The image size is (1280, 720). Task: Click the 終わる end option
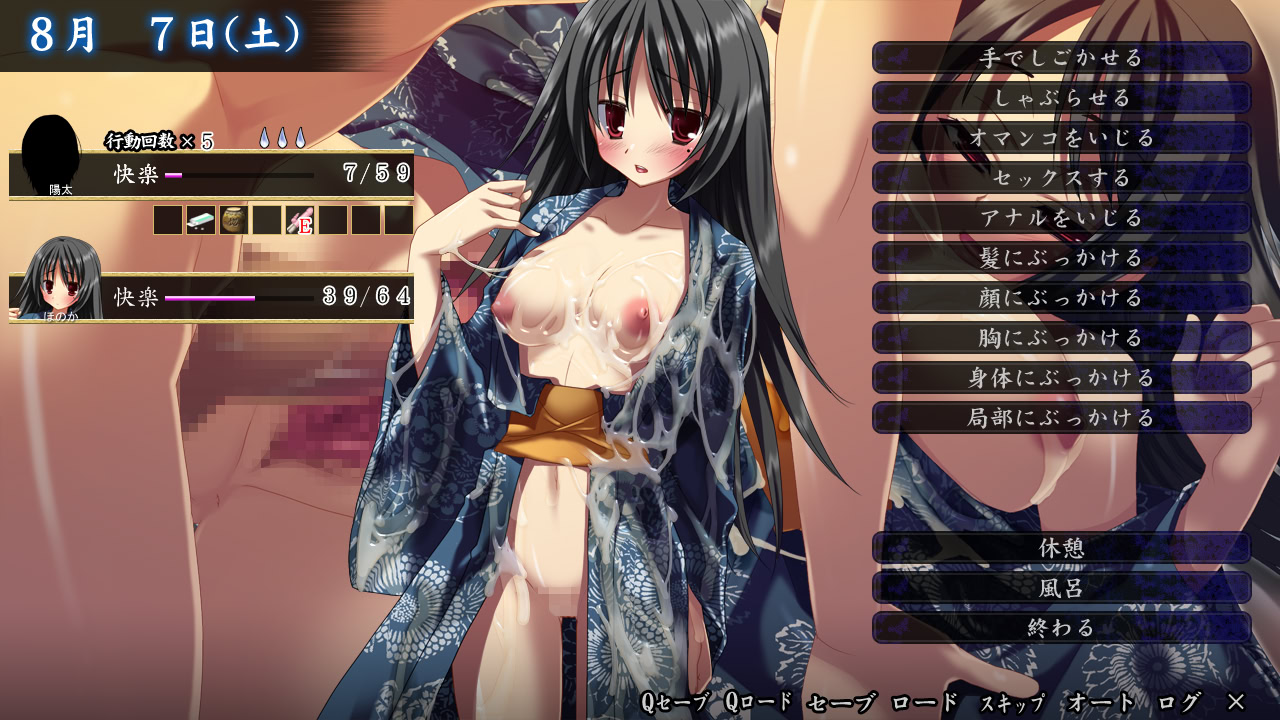[1061, 628]
